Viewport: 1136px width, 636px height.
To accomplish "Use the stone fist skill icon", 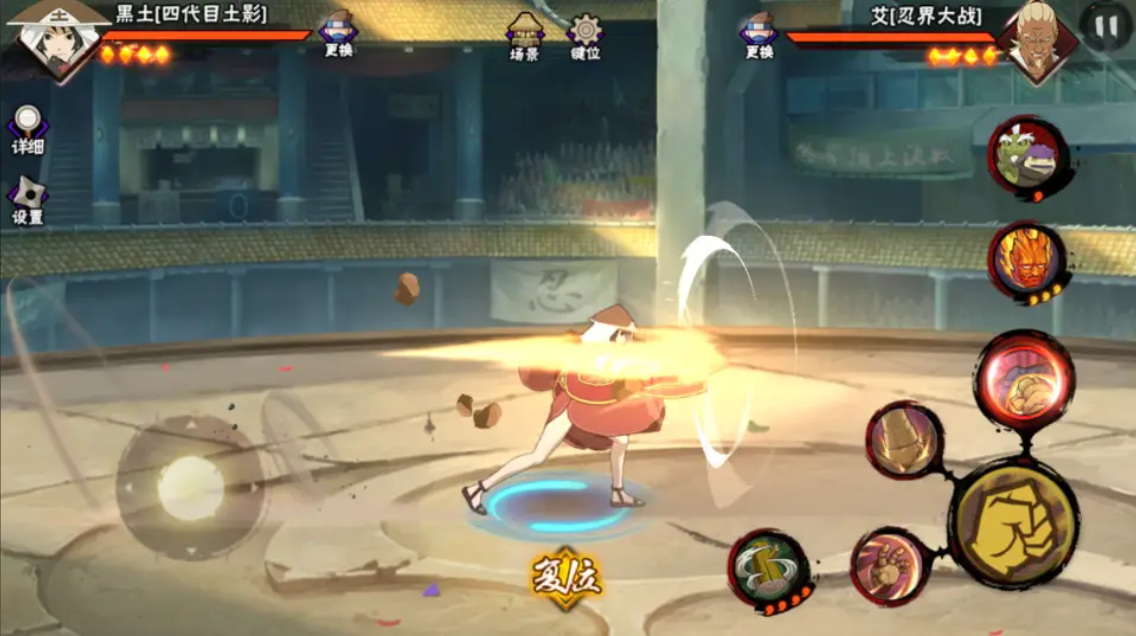I will 904,440.
